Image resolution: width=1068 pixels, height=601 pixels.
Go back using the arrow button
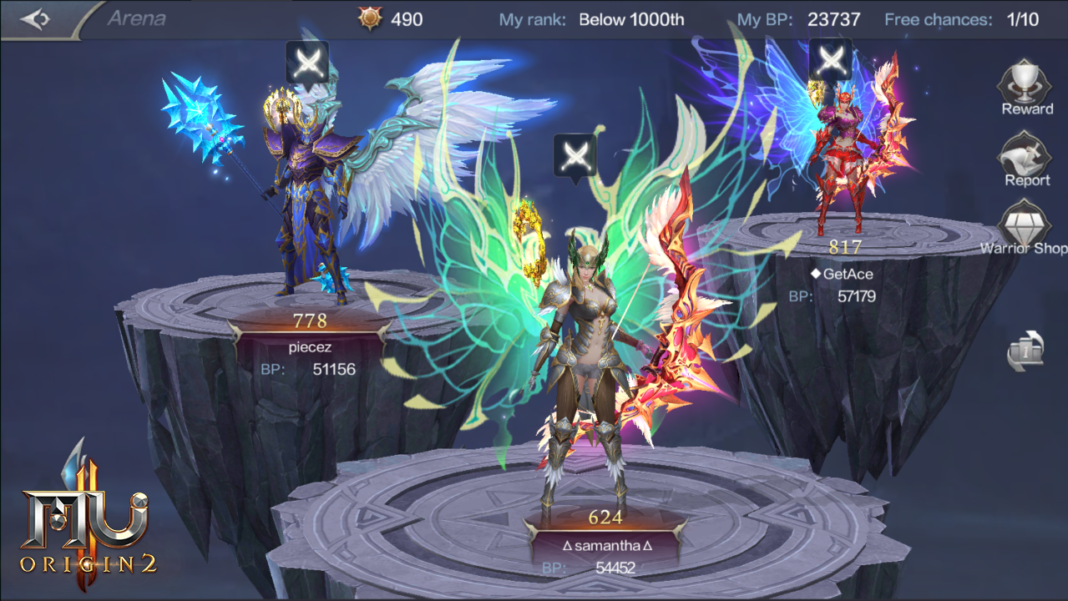coord(36,19)
